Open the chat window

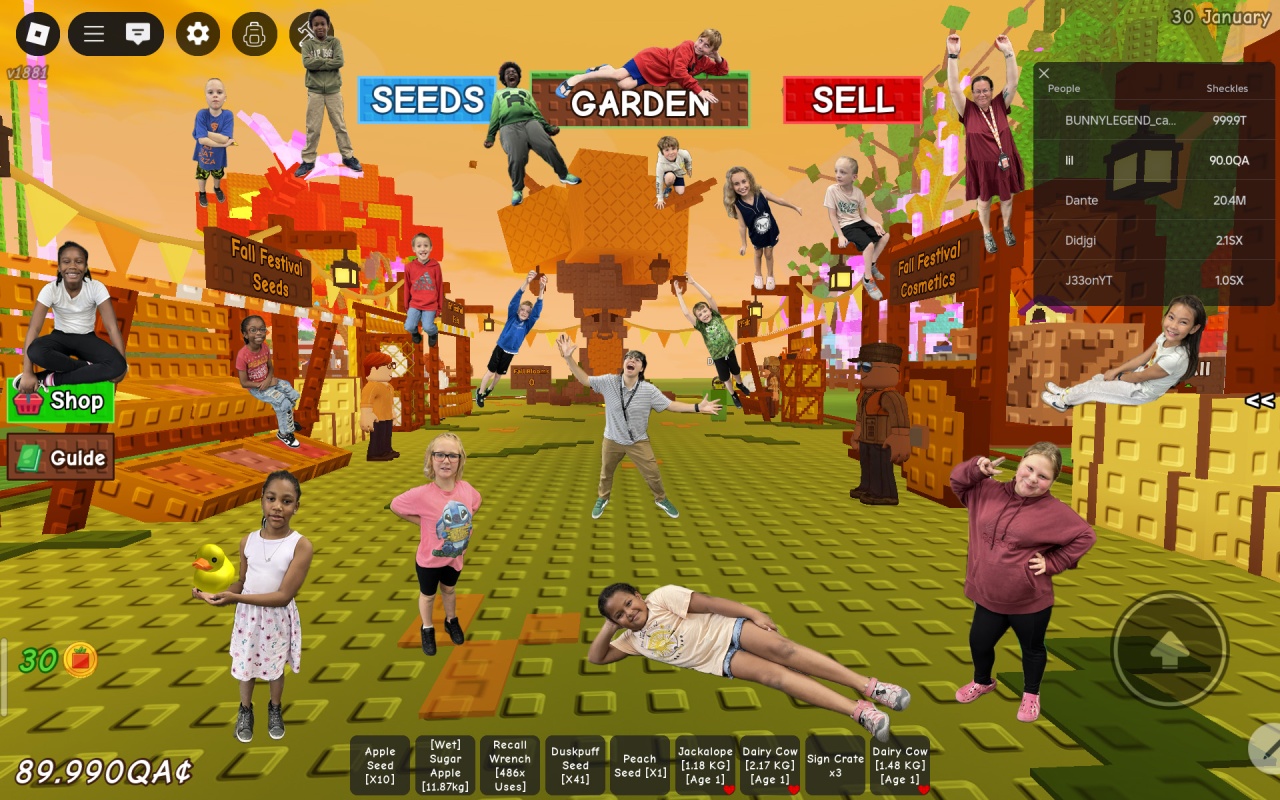[138, 34]
